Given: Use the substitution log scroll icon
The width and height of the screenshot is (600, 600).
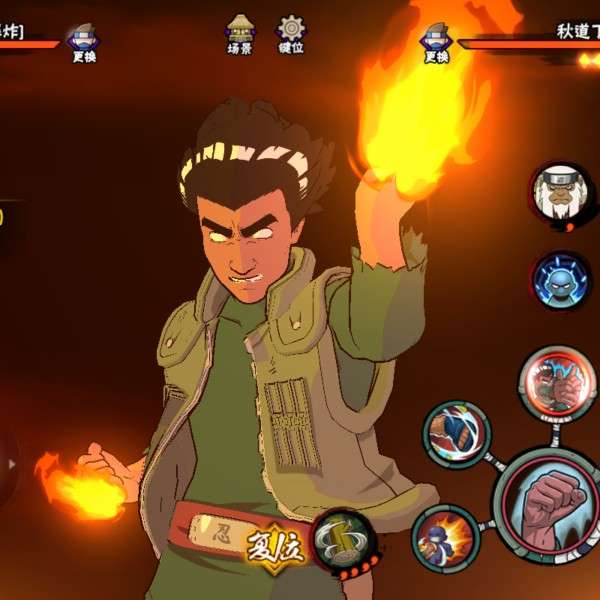Looking at the screenshot, I should (344, 540).
